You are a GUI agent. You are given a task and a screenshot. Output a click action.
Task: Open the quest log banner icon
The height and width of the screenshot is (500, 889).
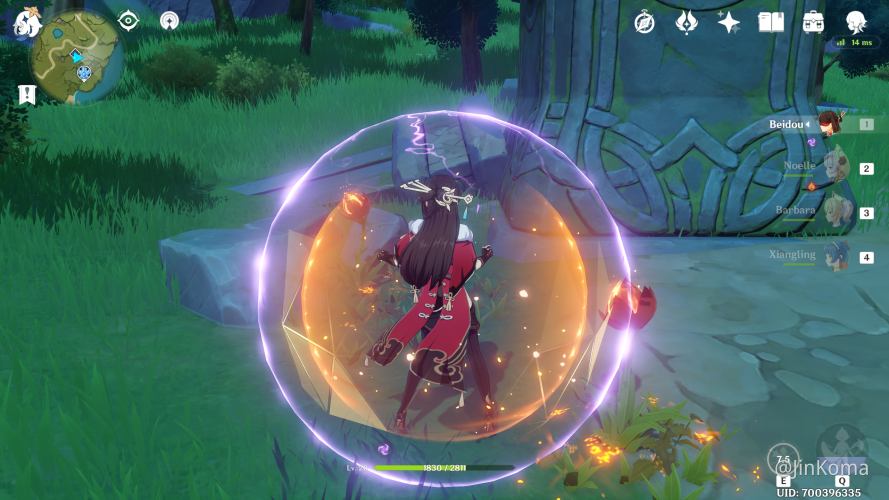[27, 93]
